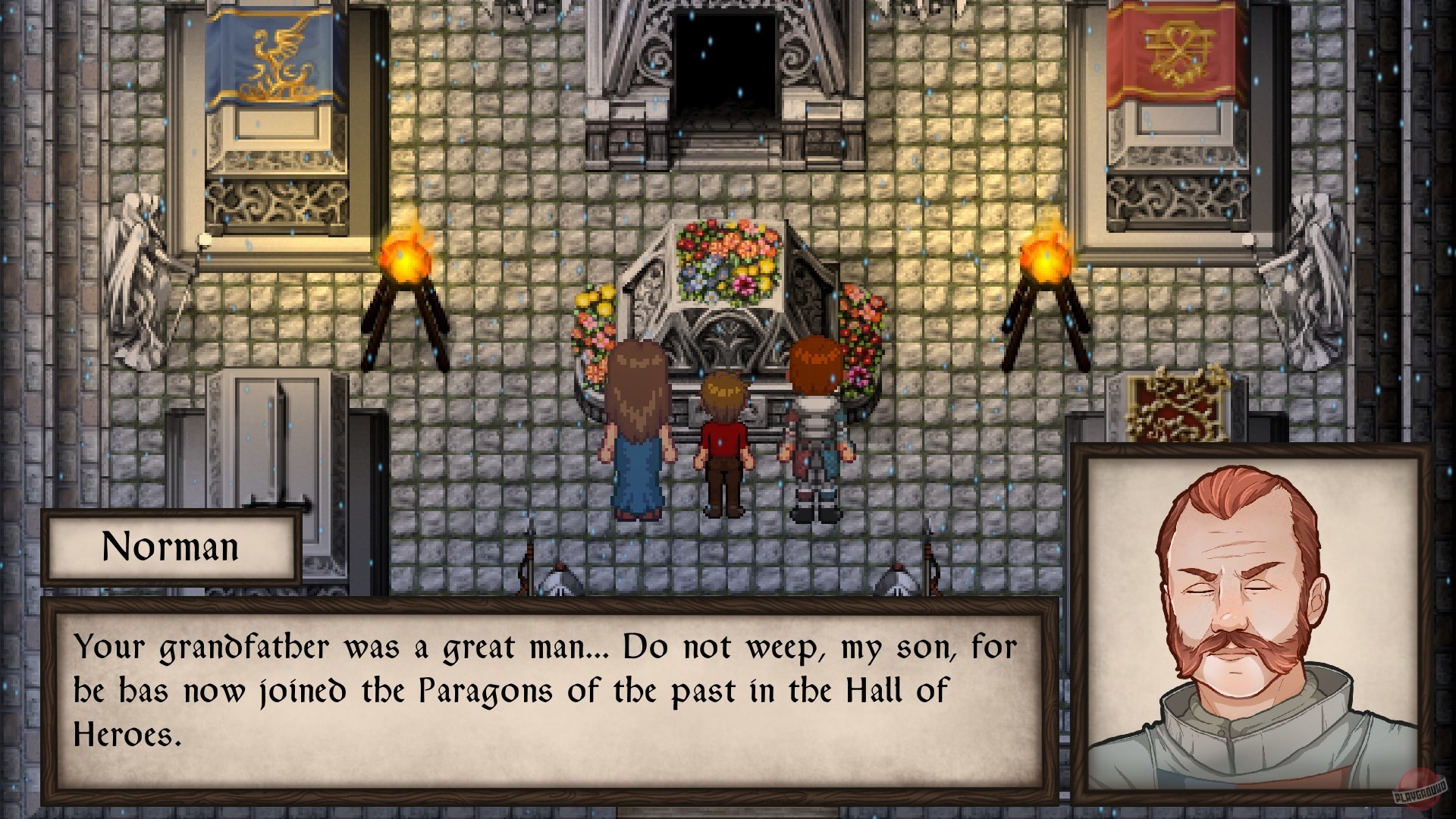This screenshot has width=1456, height=819.
Task: Select the woman in the blue dress
Action: (641, 432)
